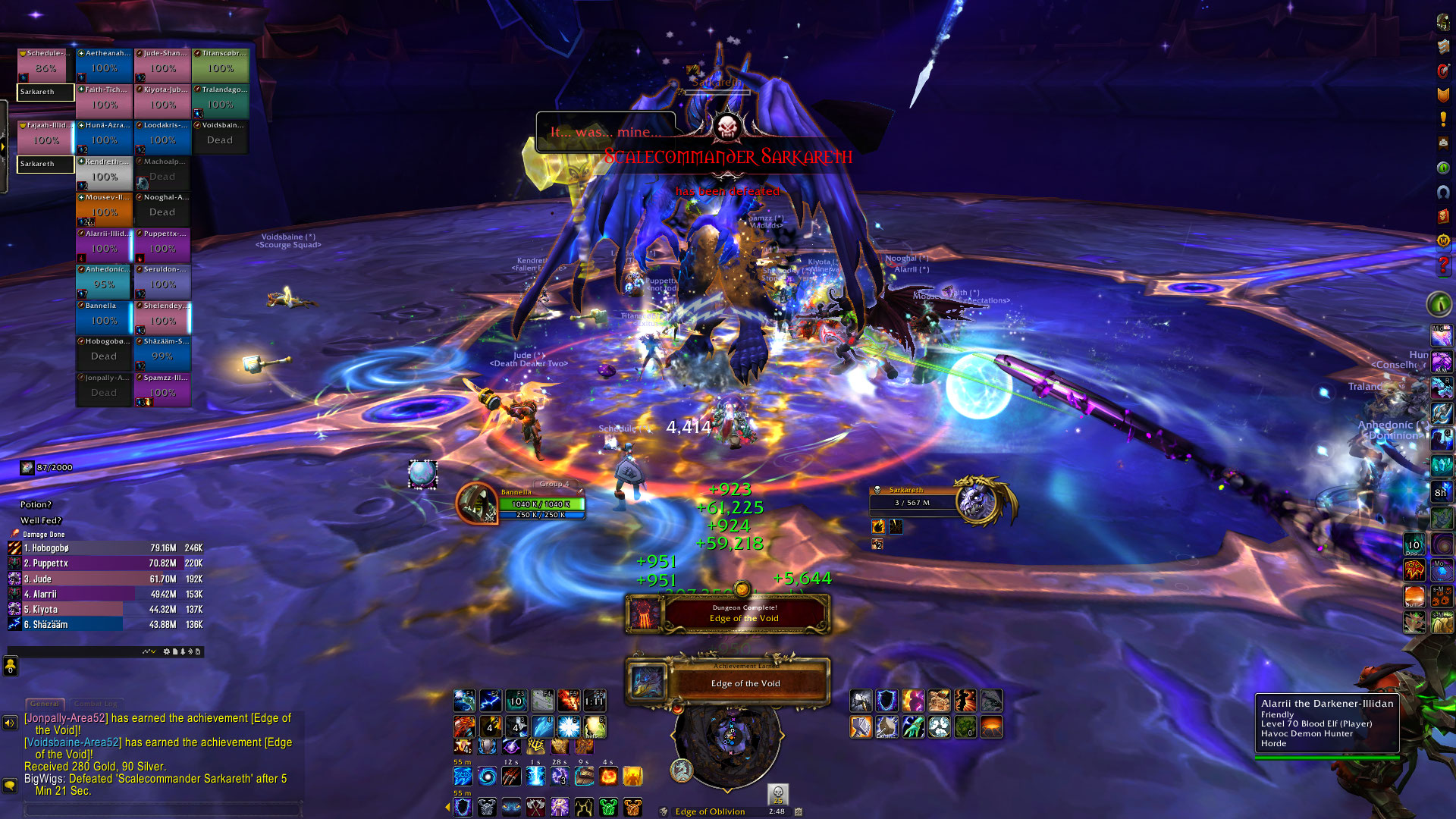Target Titanscøbr in the raid frames

[220, 64]
